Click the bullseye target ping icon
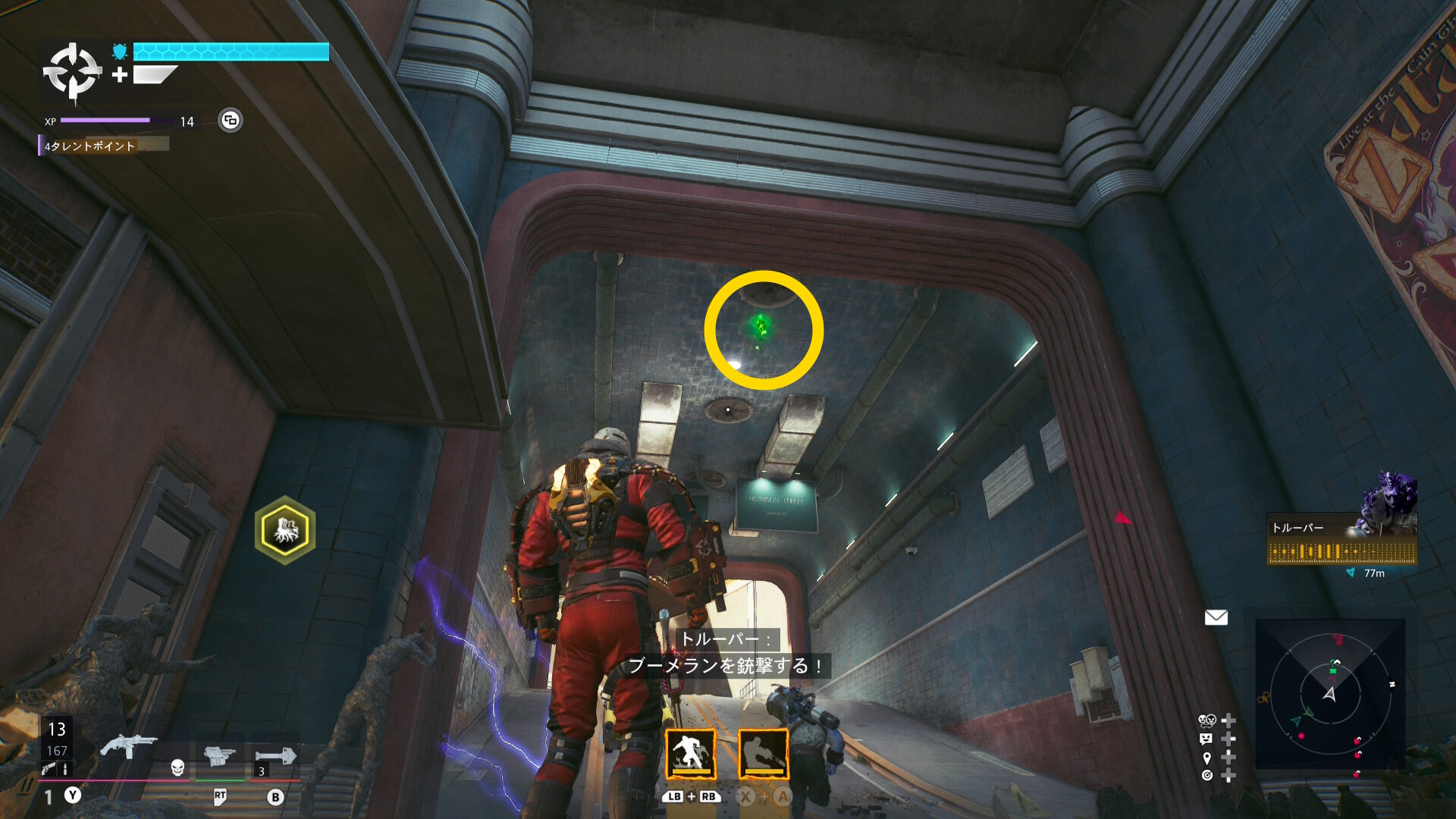 coord(1207,775)
